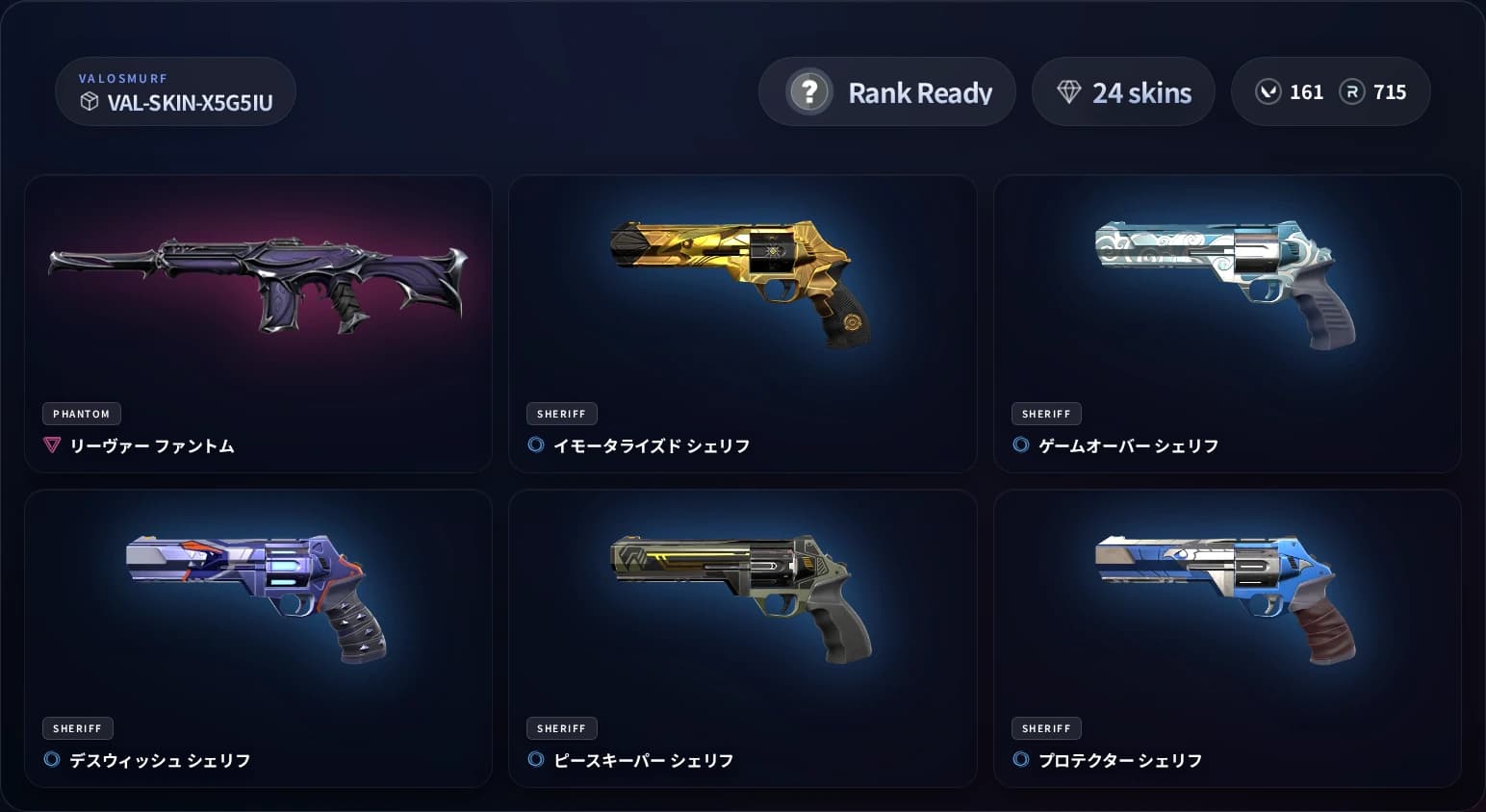Click the Valorant Points icon beside 161

coord(1268,91)
